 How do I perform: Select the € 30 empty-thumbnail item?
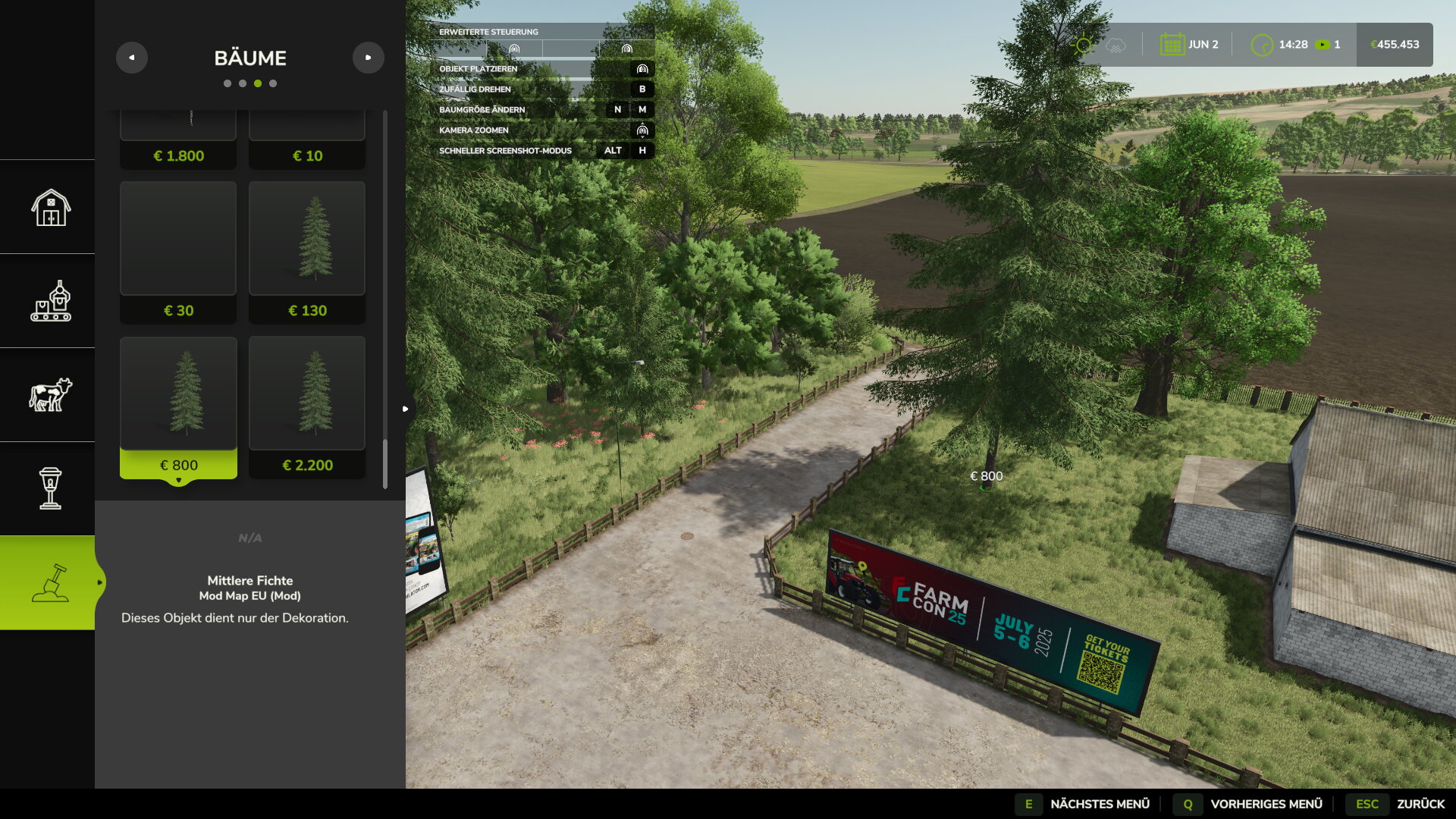point(178,252)
